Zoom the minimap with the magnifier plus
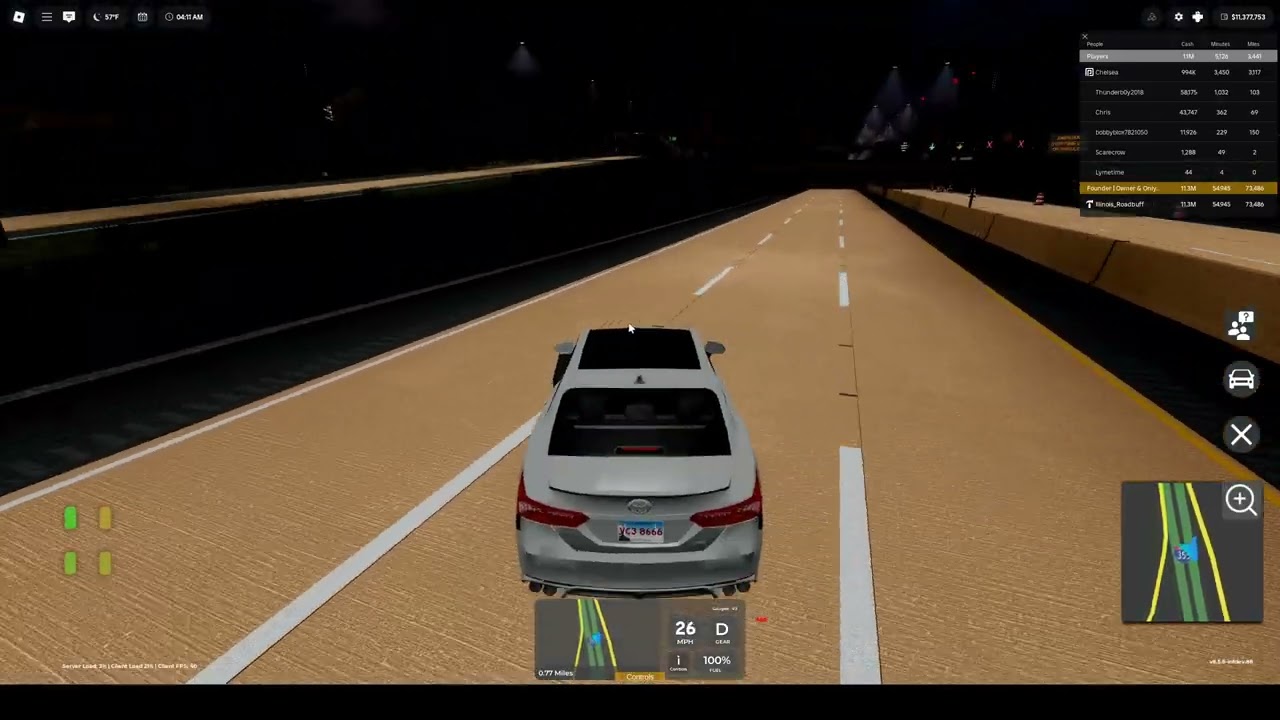This screenshot has width=1280, height=720. coord(1241,500)
